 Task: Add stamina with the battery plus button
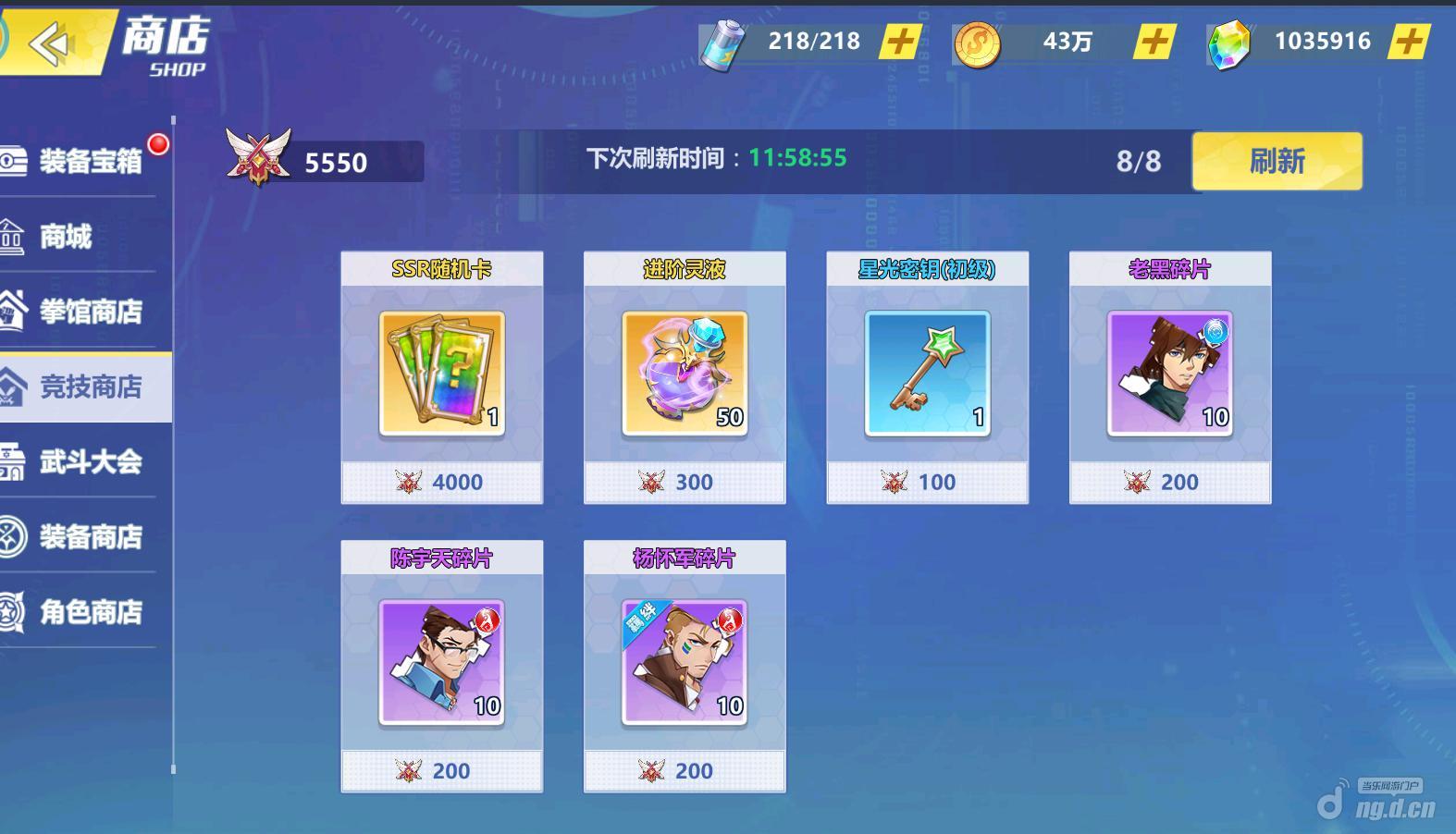[900, 42]
